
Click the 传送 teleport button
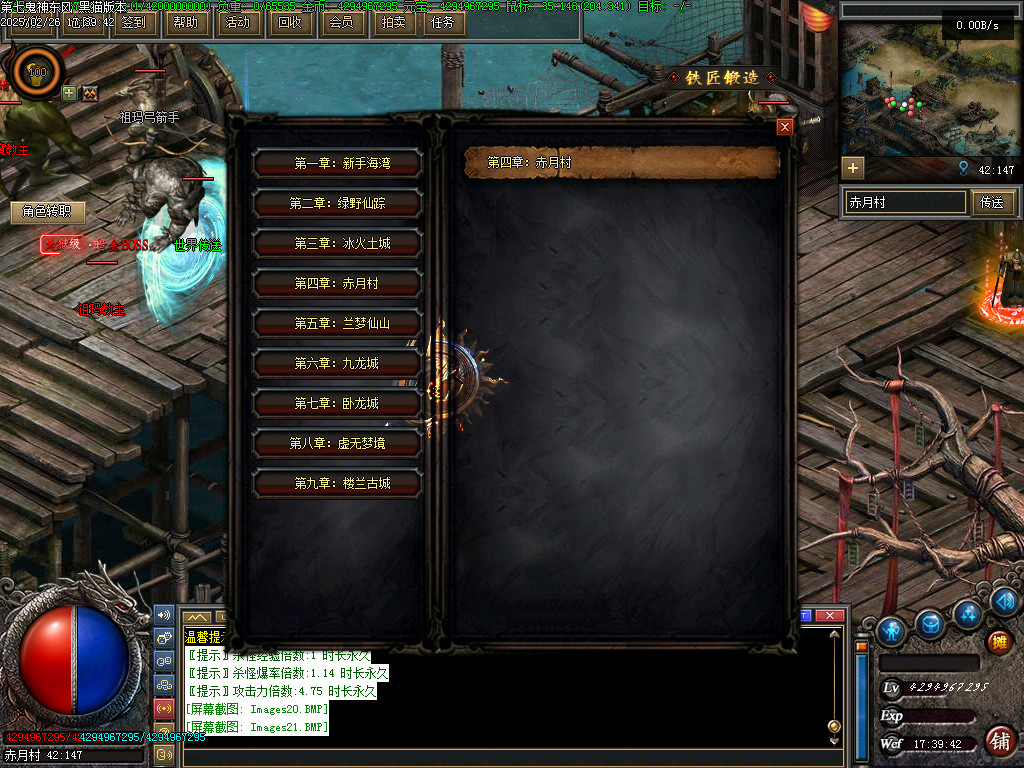coord(992,203)
